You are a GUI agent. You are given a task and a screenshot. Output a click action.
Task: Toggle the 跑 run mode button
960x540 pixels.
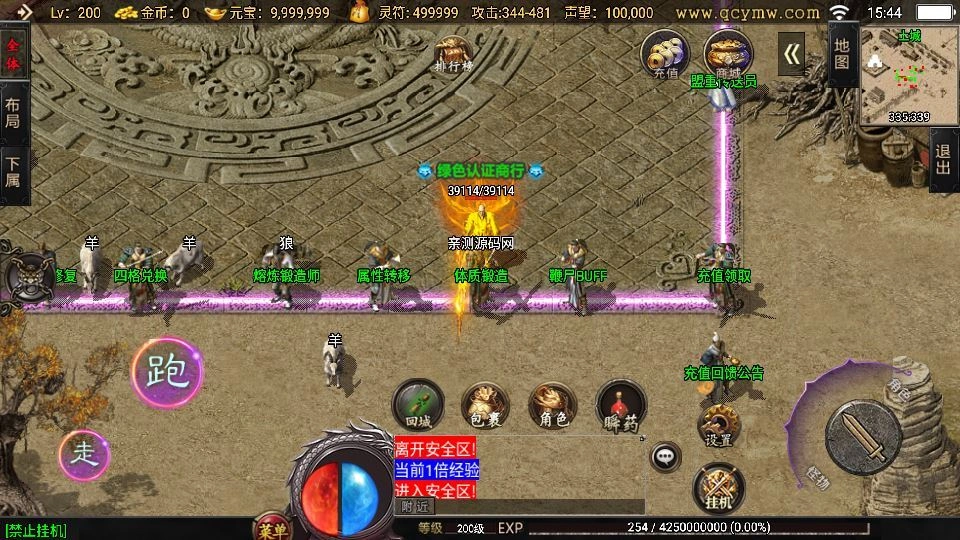coord(167,371)
